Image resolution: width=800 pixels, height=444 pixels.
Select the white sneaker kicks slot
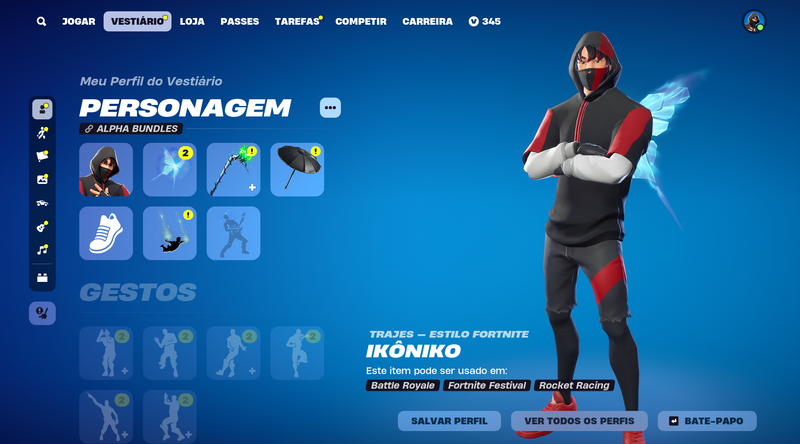[106, 233]
